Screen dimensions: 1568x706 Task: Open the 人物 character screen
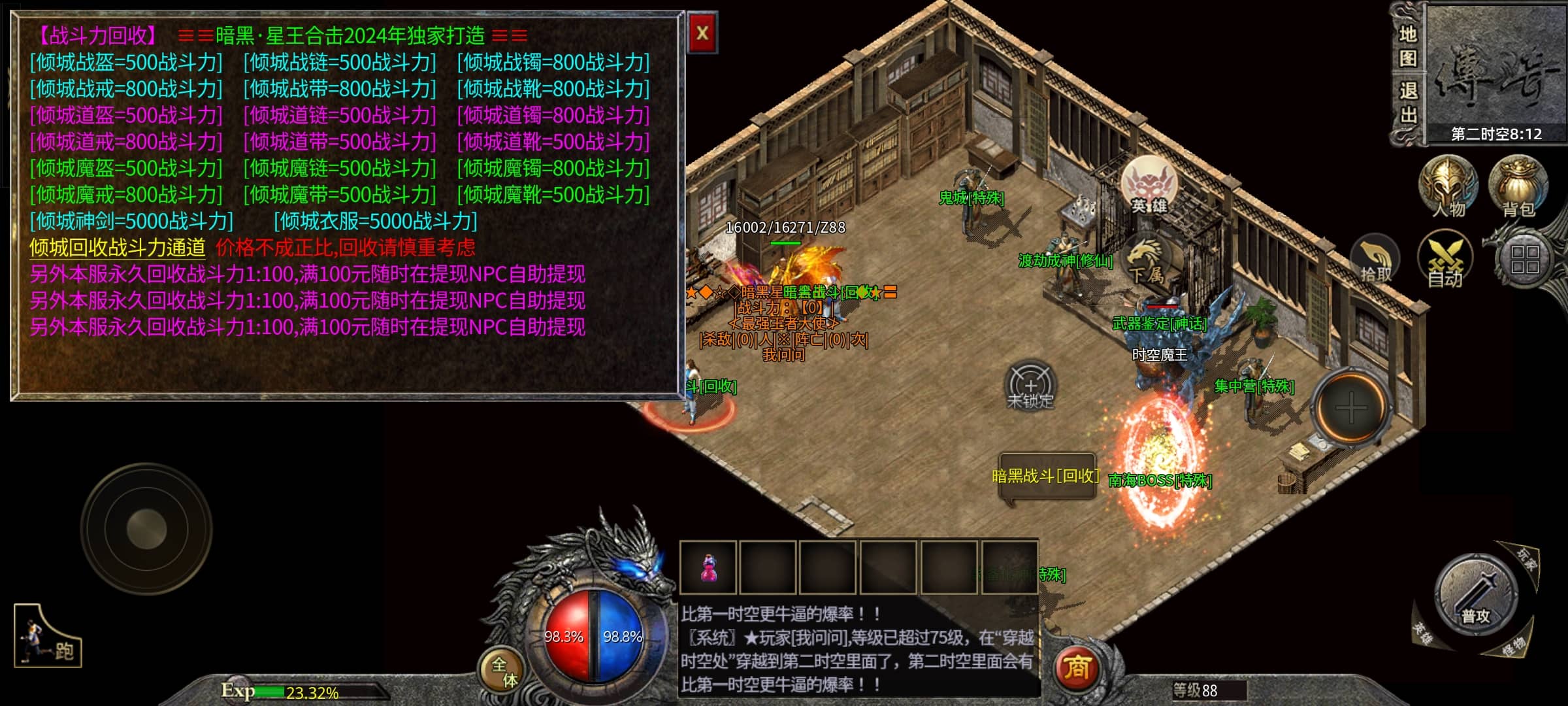click(1448, 187)
